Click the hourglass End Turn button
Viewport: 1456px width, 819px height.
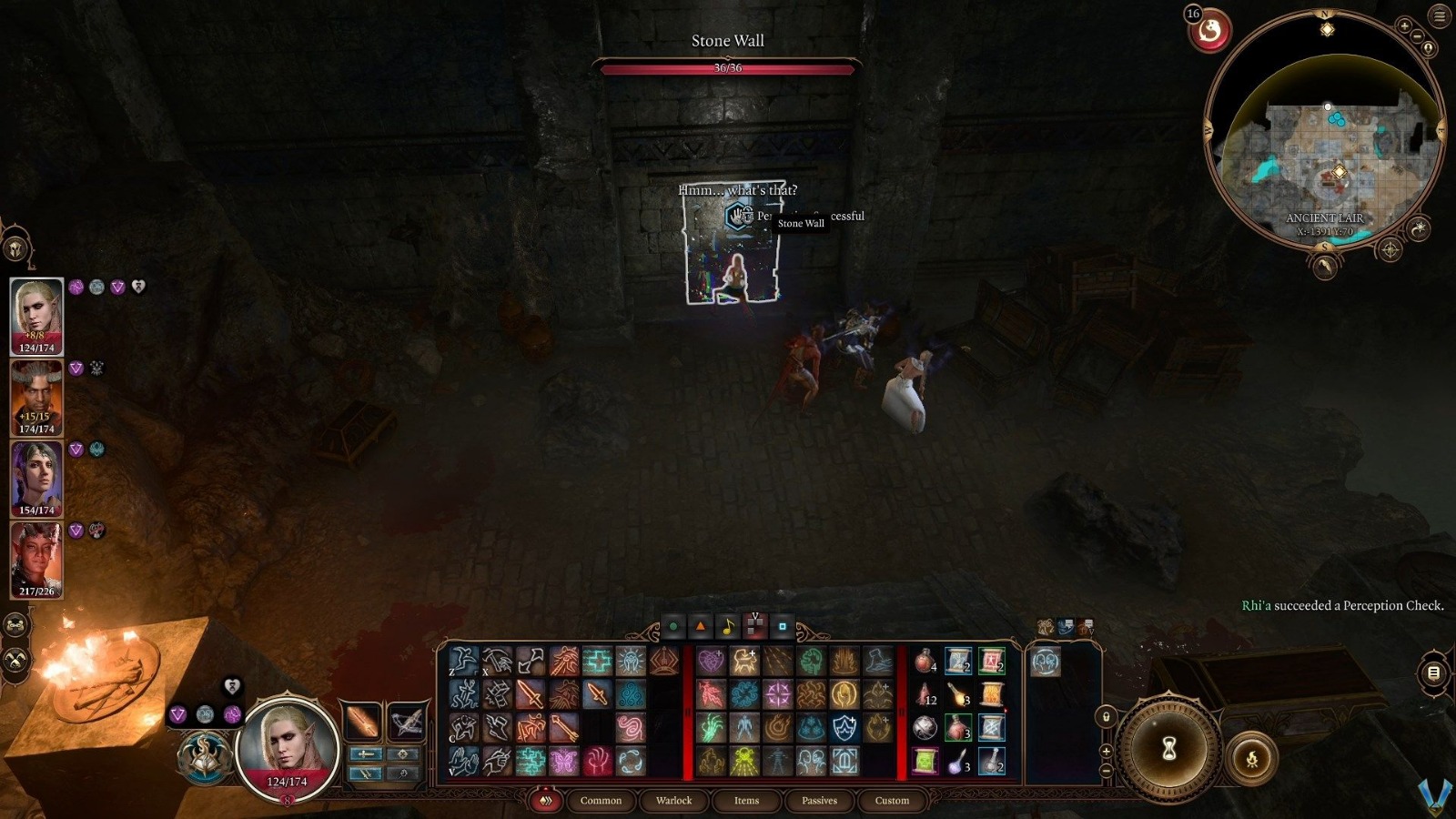[1169, 750]
